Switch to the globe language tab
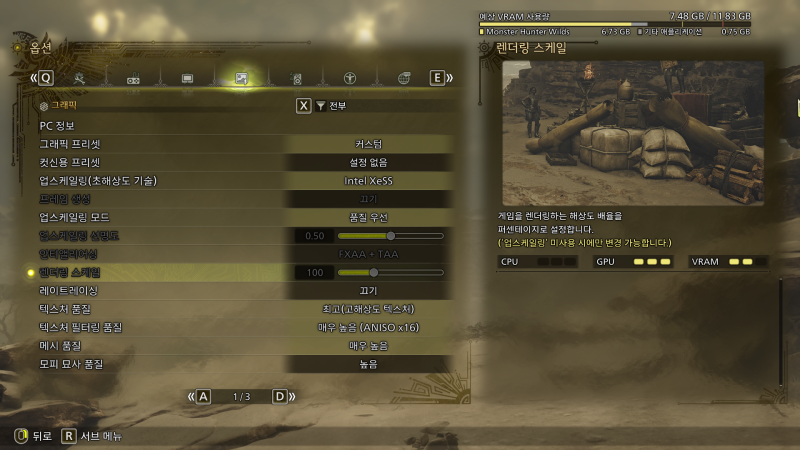Viewport: 800px width, 450px height. tap(404, 78)
